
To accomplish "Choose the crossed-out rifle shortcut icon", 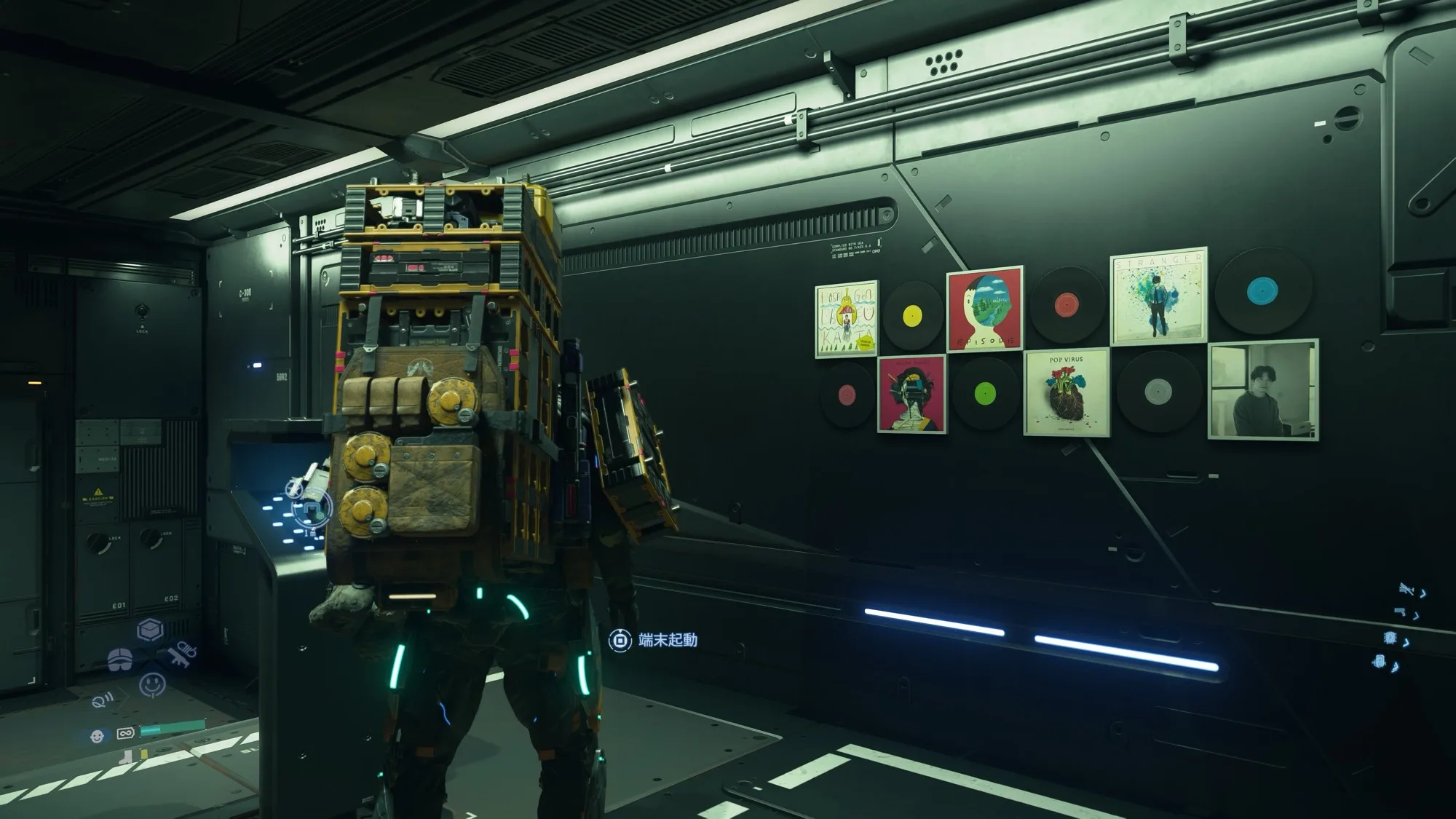I will [x=1406, y=590].
